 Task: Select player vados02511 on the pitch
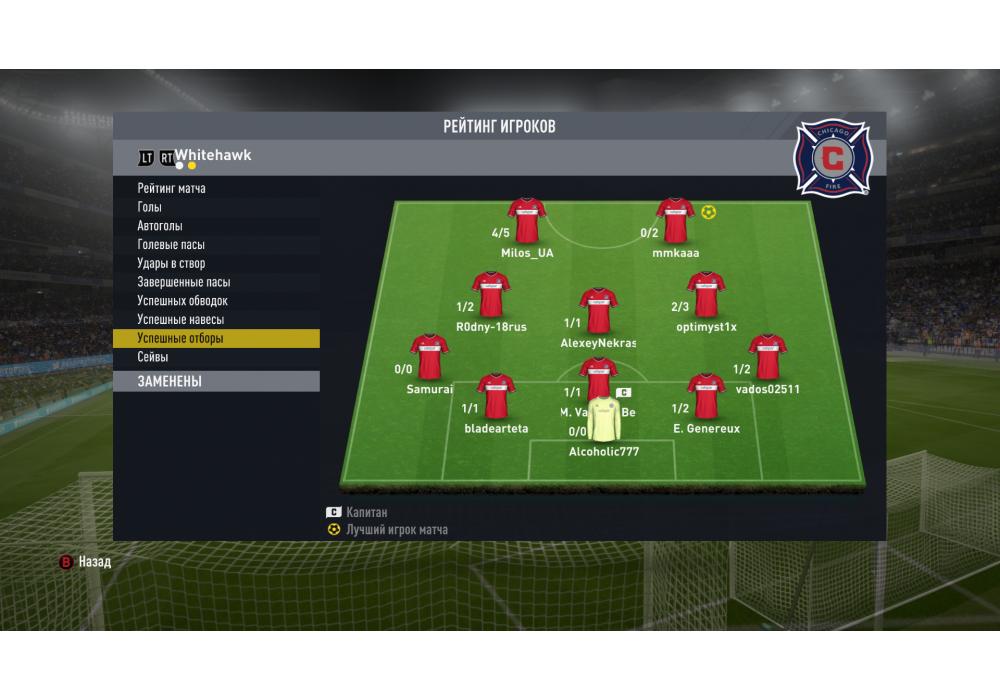(x=767, y=357)
